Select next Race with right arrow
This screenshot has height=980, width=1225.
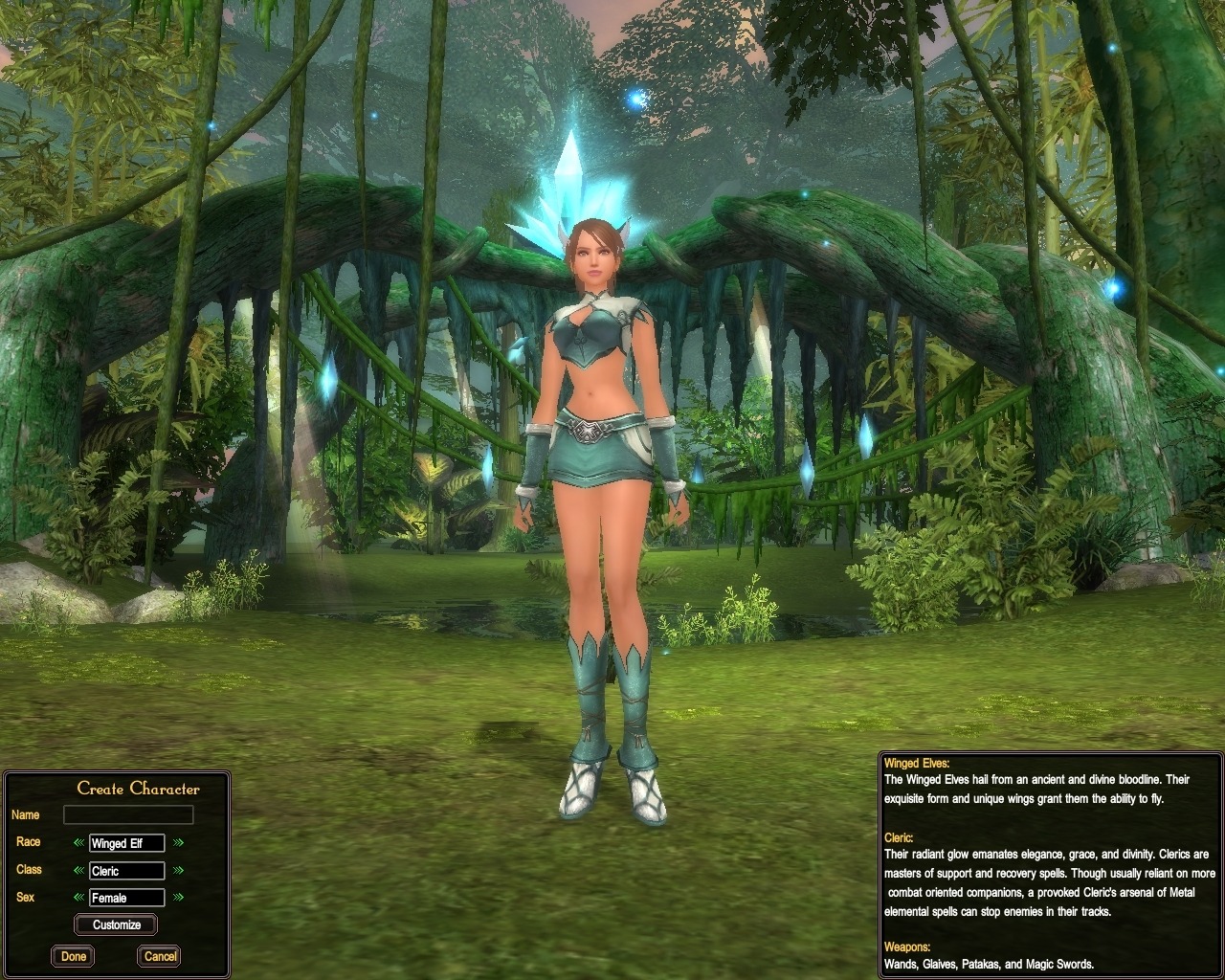pyautogui.click(x=178, y=843)
